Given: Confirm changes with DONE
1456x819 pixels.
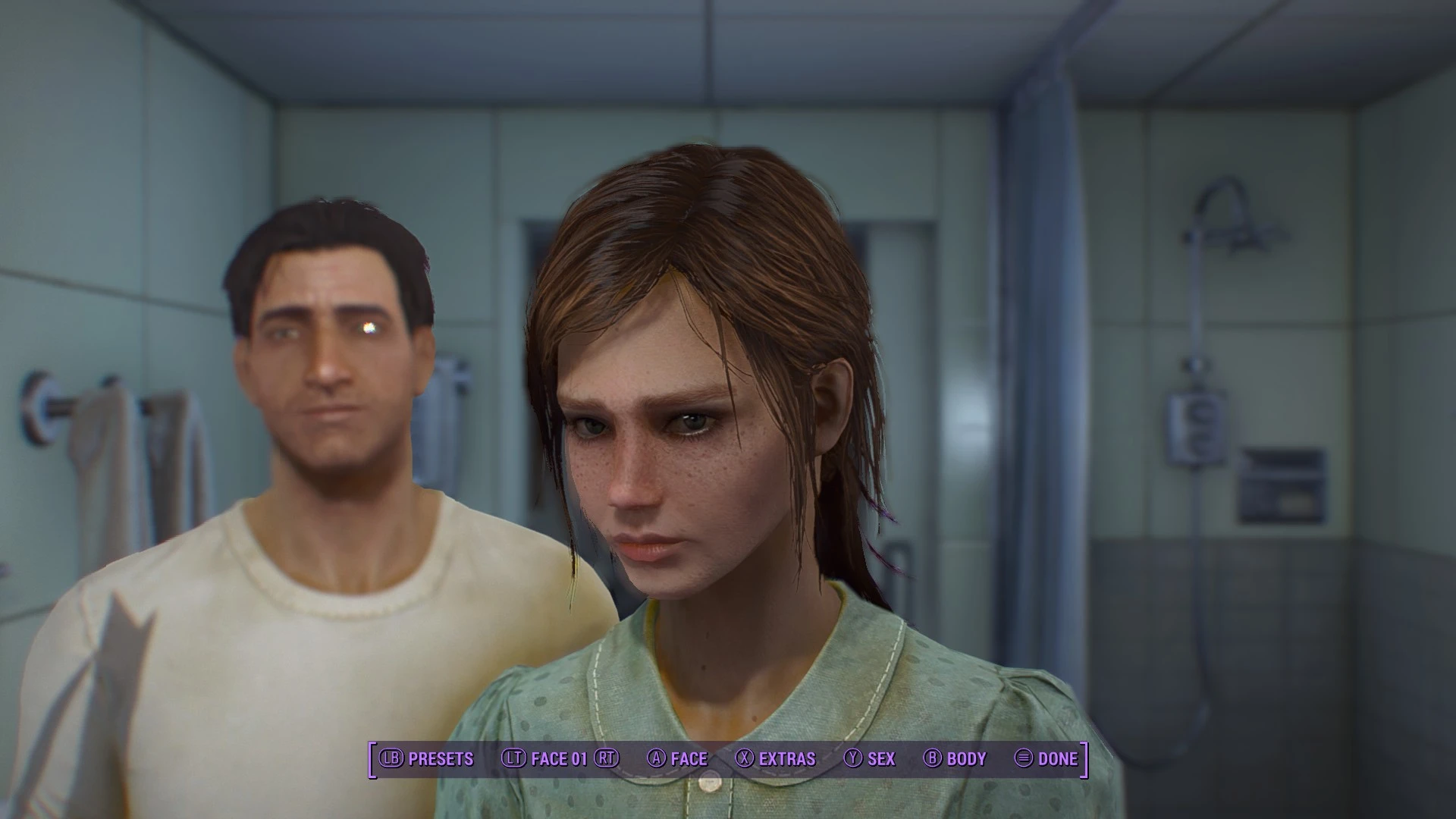Looking at the screenshot, I should click(1059, 758).
